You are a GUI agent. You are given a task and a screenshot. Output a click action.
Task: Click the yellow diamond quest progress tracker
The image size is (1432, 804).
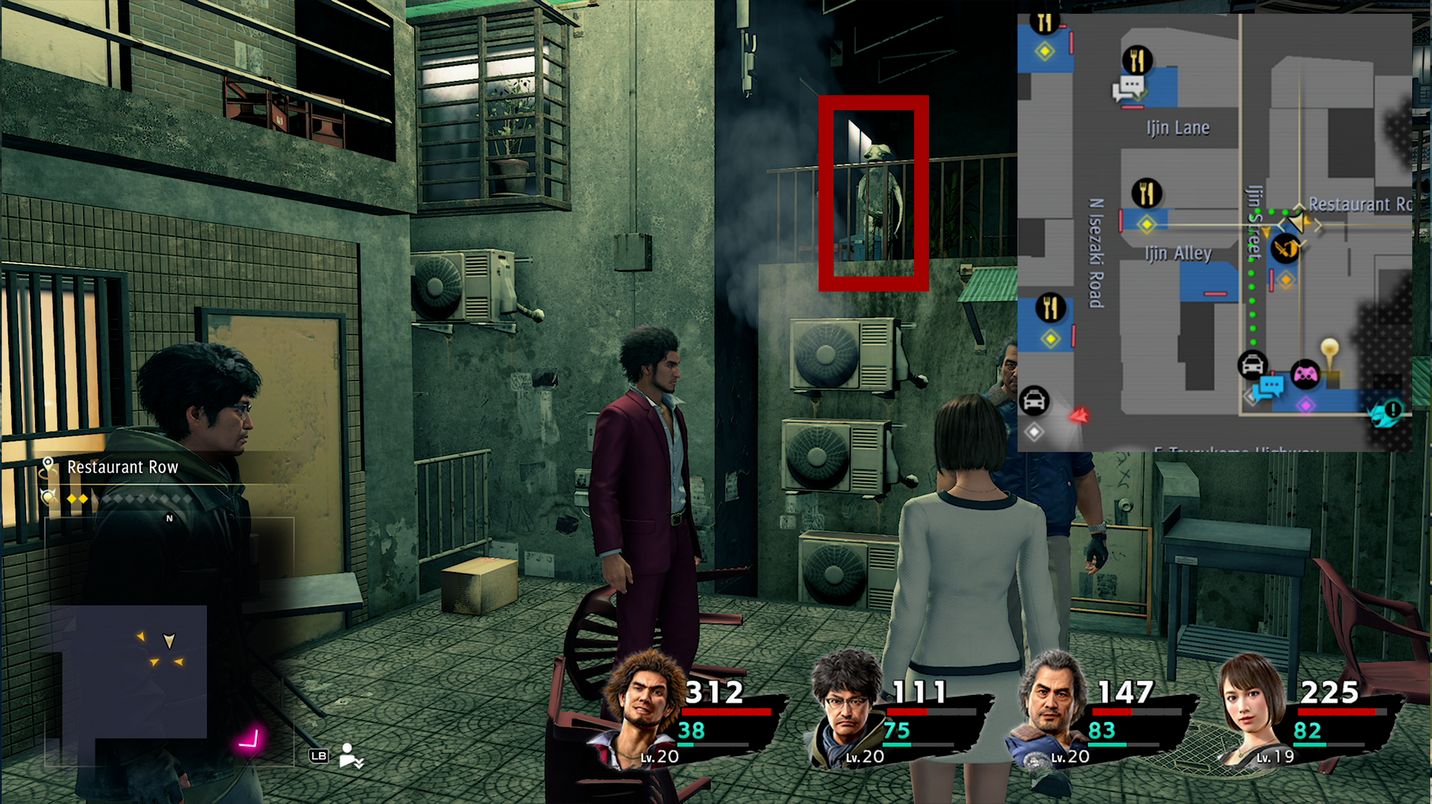click(77, 498)
